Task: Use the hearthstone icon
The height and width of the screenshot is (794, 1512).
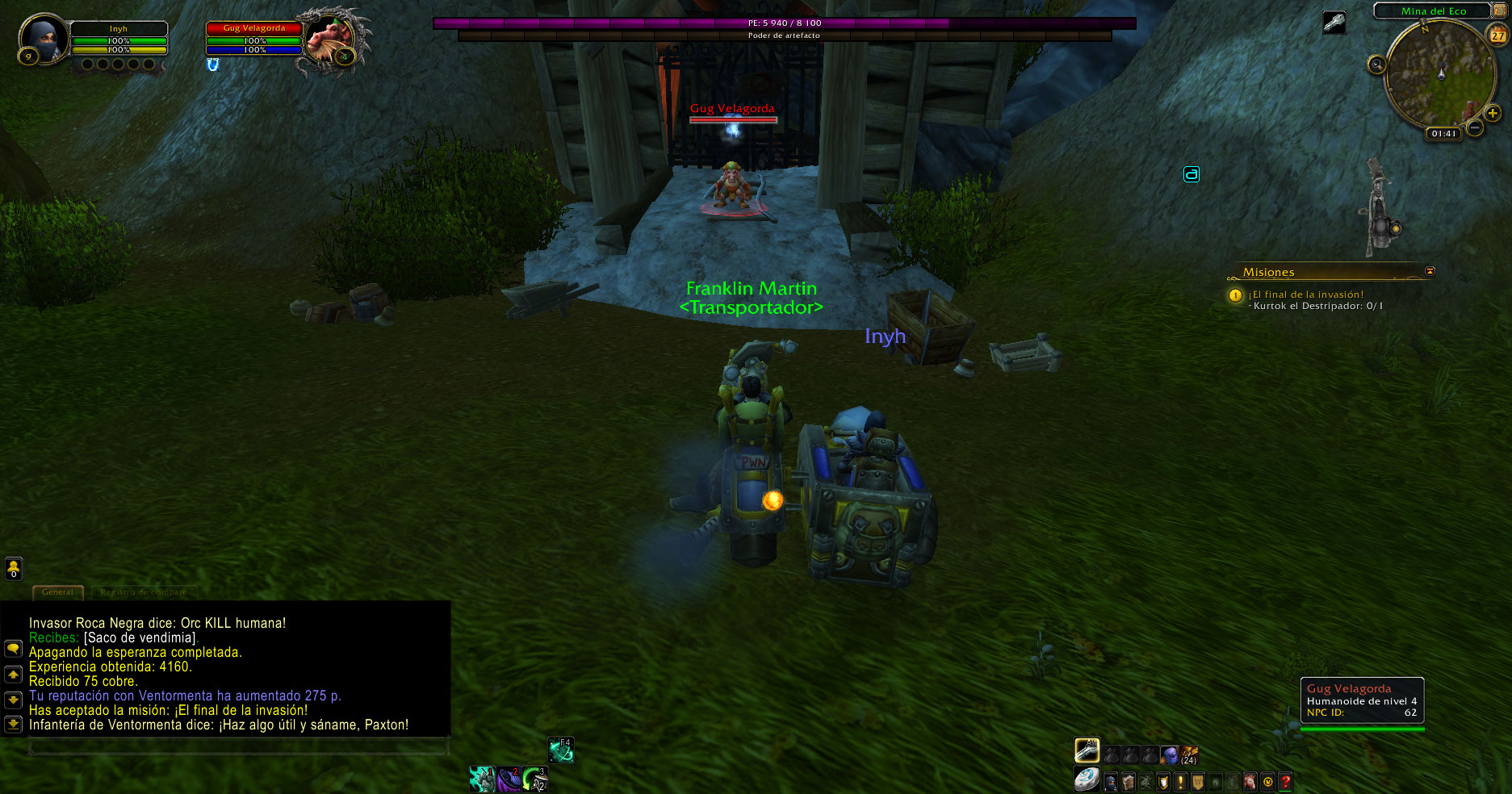Action: (1087, 779)
